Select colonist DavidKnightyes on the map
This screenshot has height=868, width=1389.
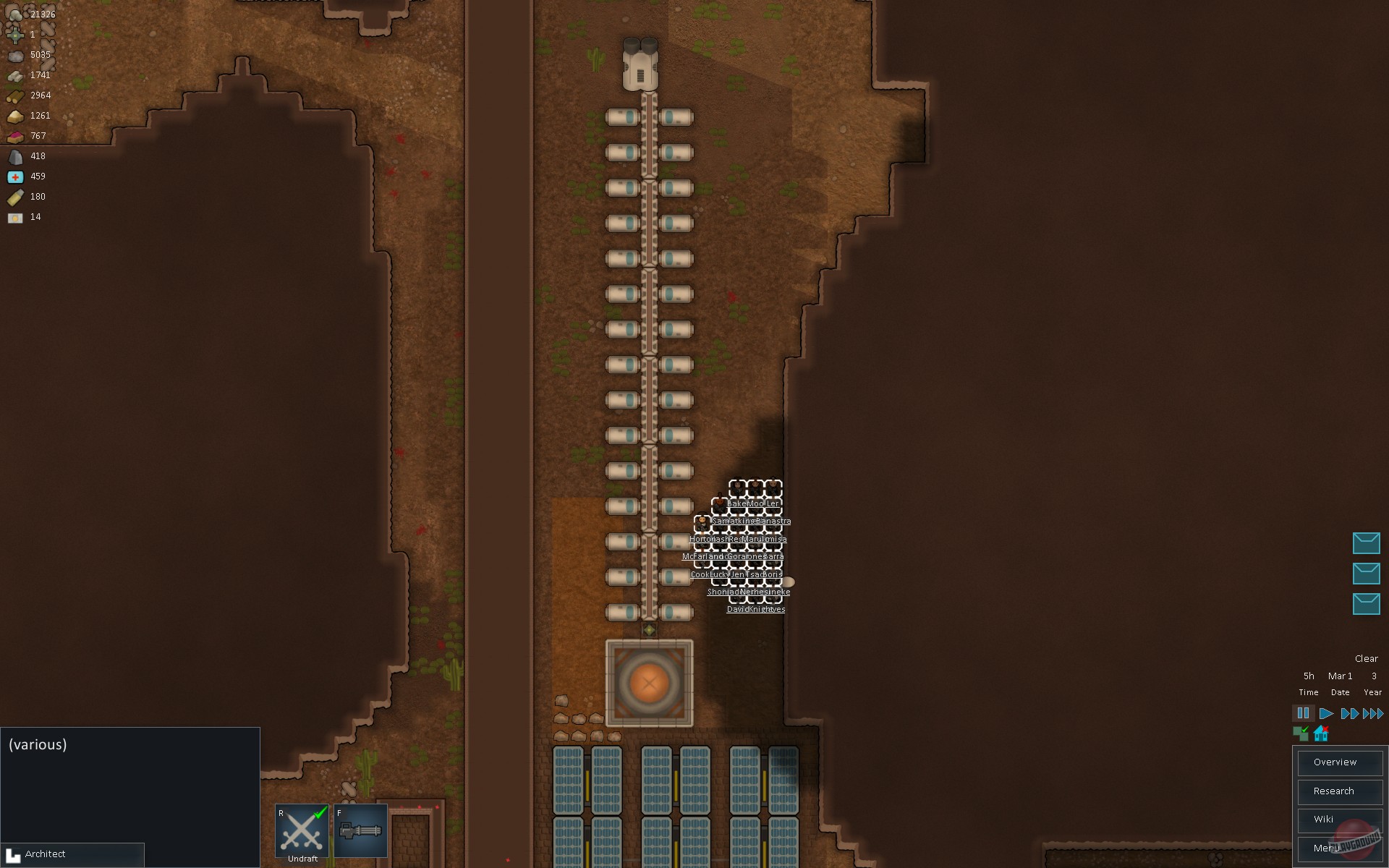coord(755,608)
